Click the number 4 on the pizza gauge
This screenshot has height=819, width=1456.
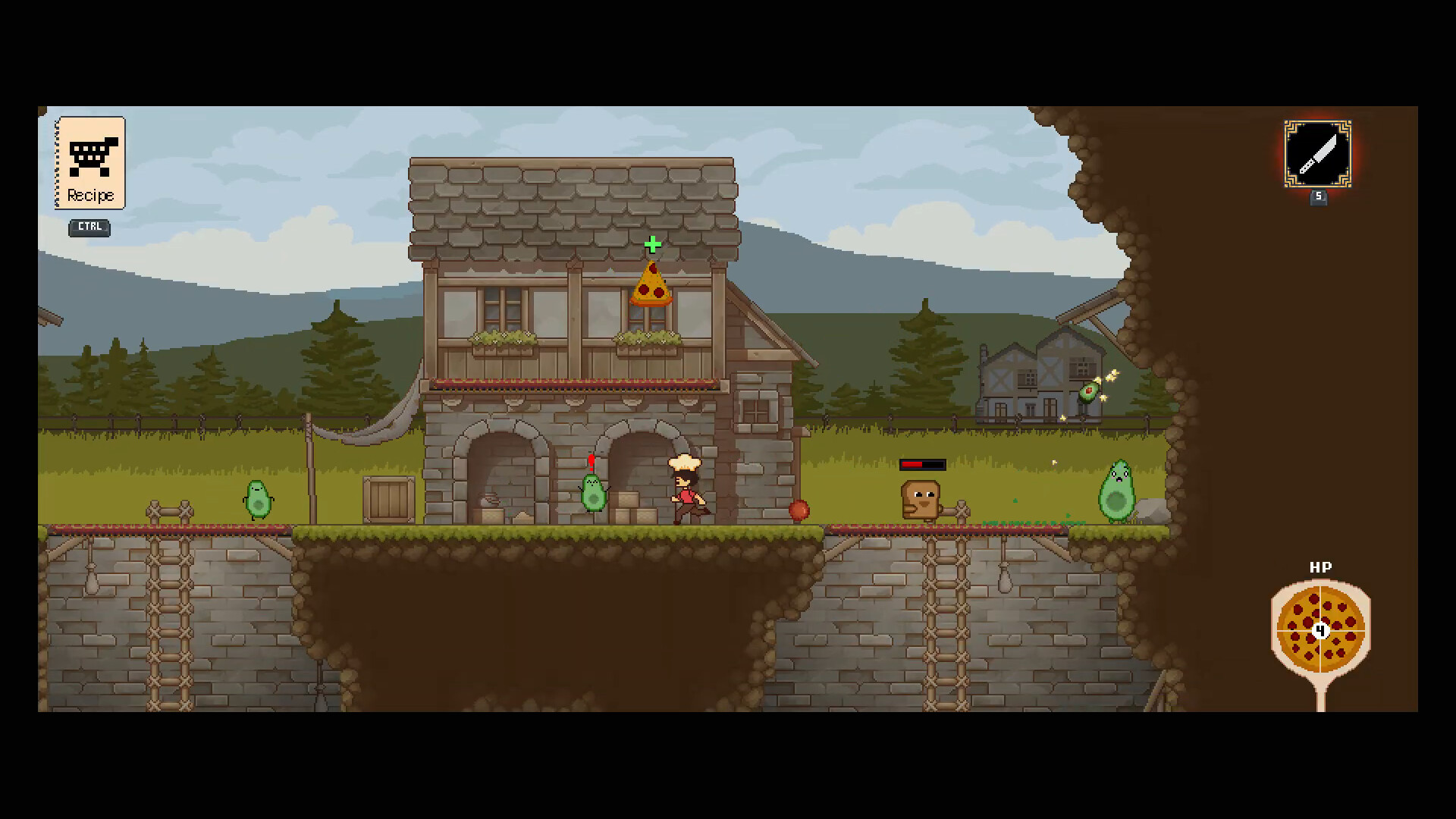(x=1320, y=630)
